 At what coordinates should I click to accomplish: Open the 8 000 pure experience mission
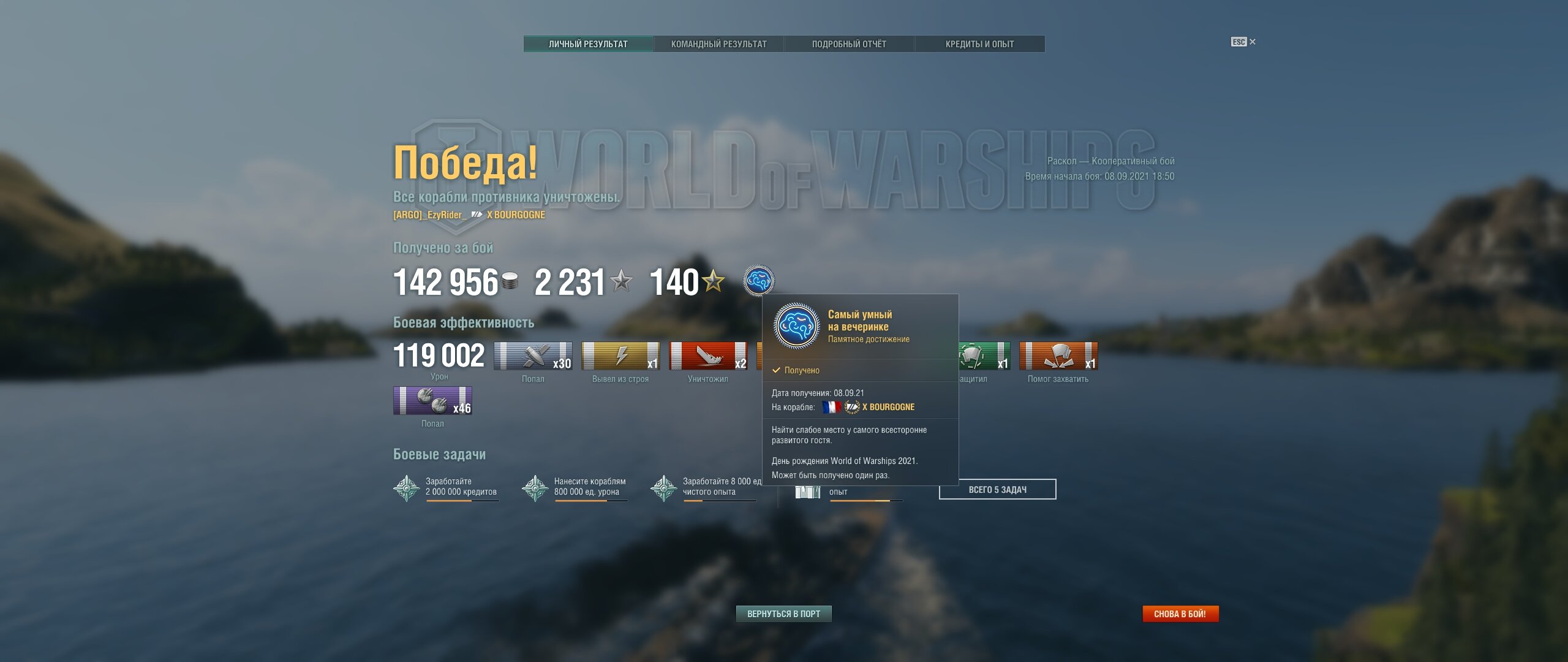703,488
